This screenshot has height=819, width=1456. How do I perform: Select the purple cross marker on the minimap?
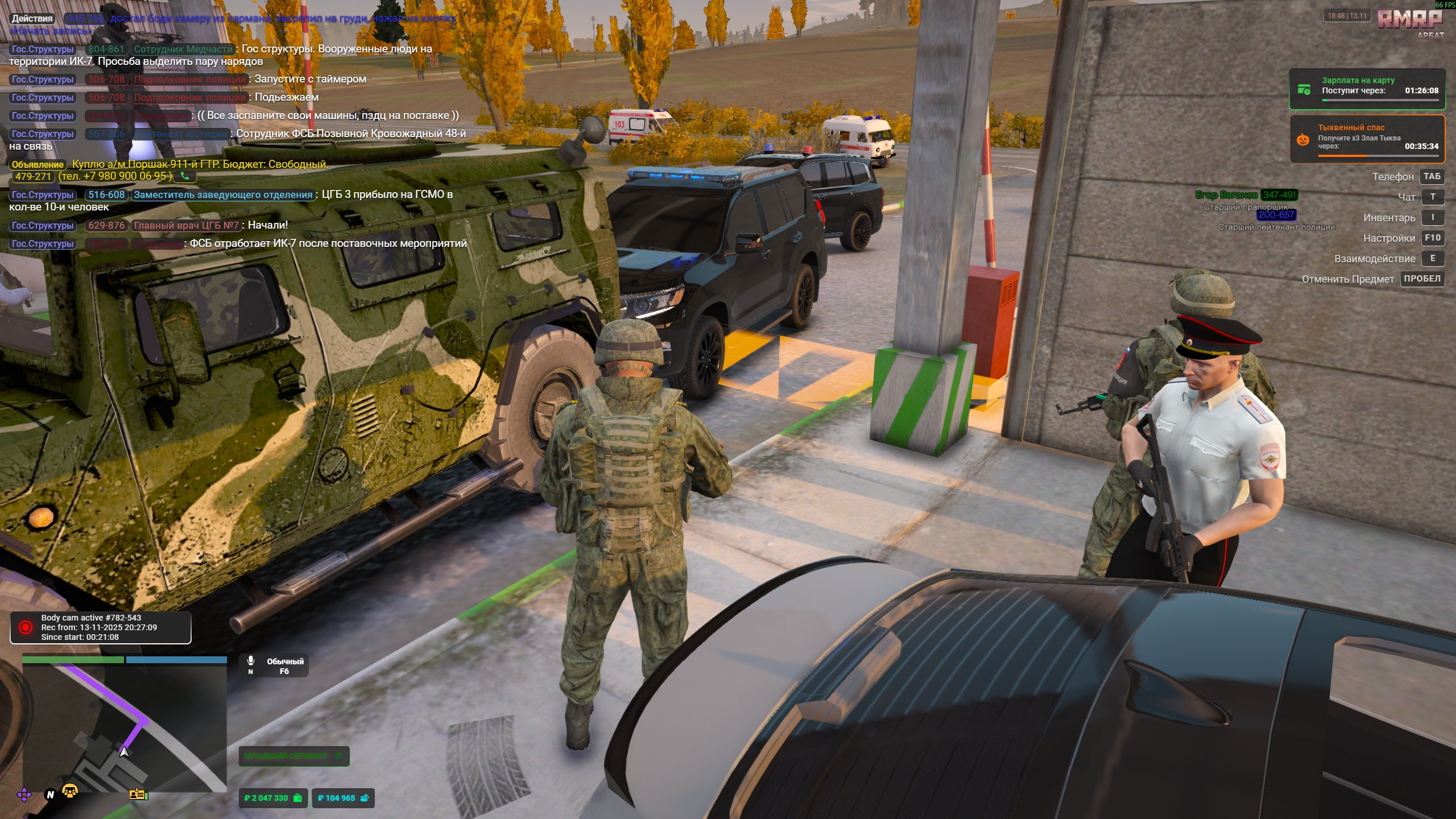(24, 795)
